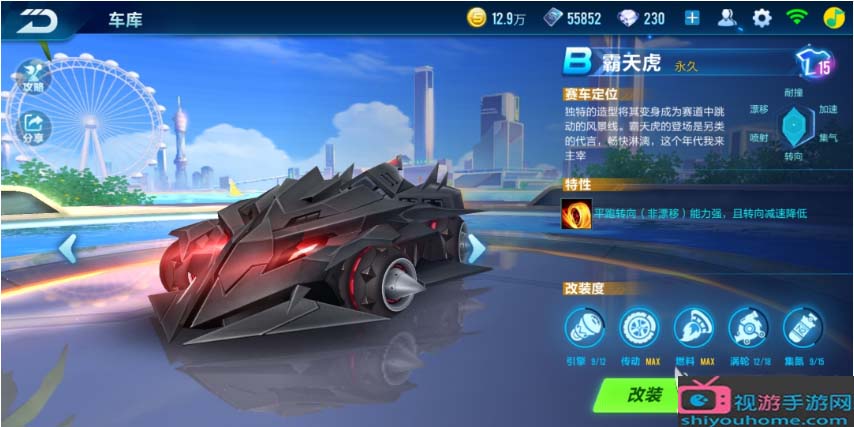854x427 pixels.
Task: Select the 引擎 engine upgrade icon
Action: pos(583,327)
